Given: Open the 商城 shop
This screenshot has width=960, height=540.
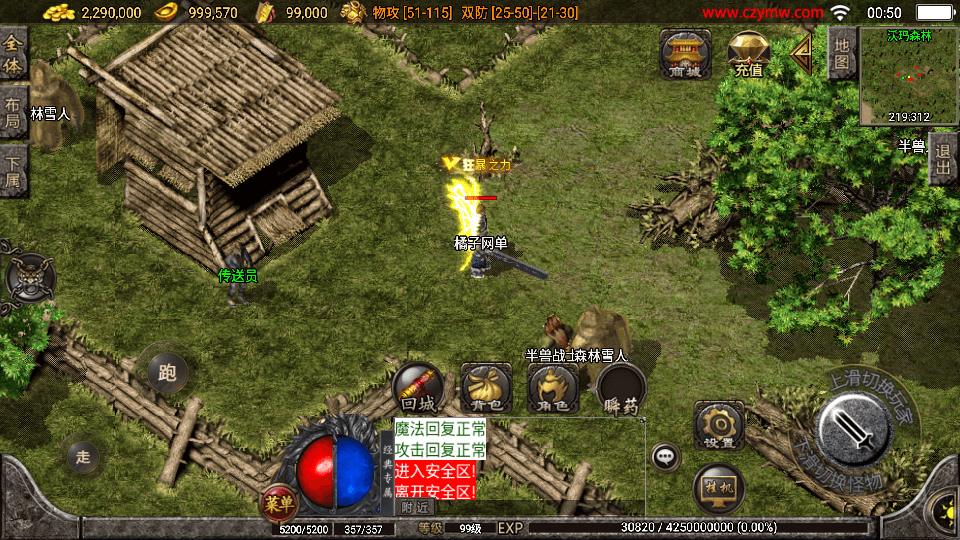Looking at the screenshot, I should [685, 53].
